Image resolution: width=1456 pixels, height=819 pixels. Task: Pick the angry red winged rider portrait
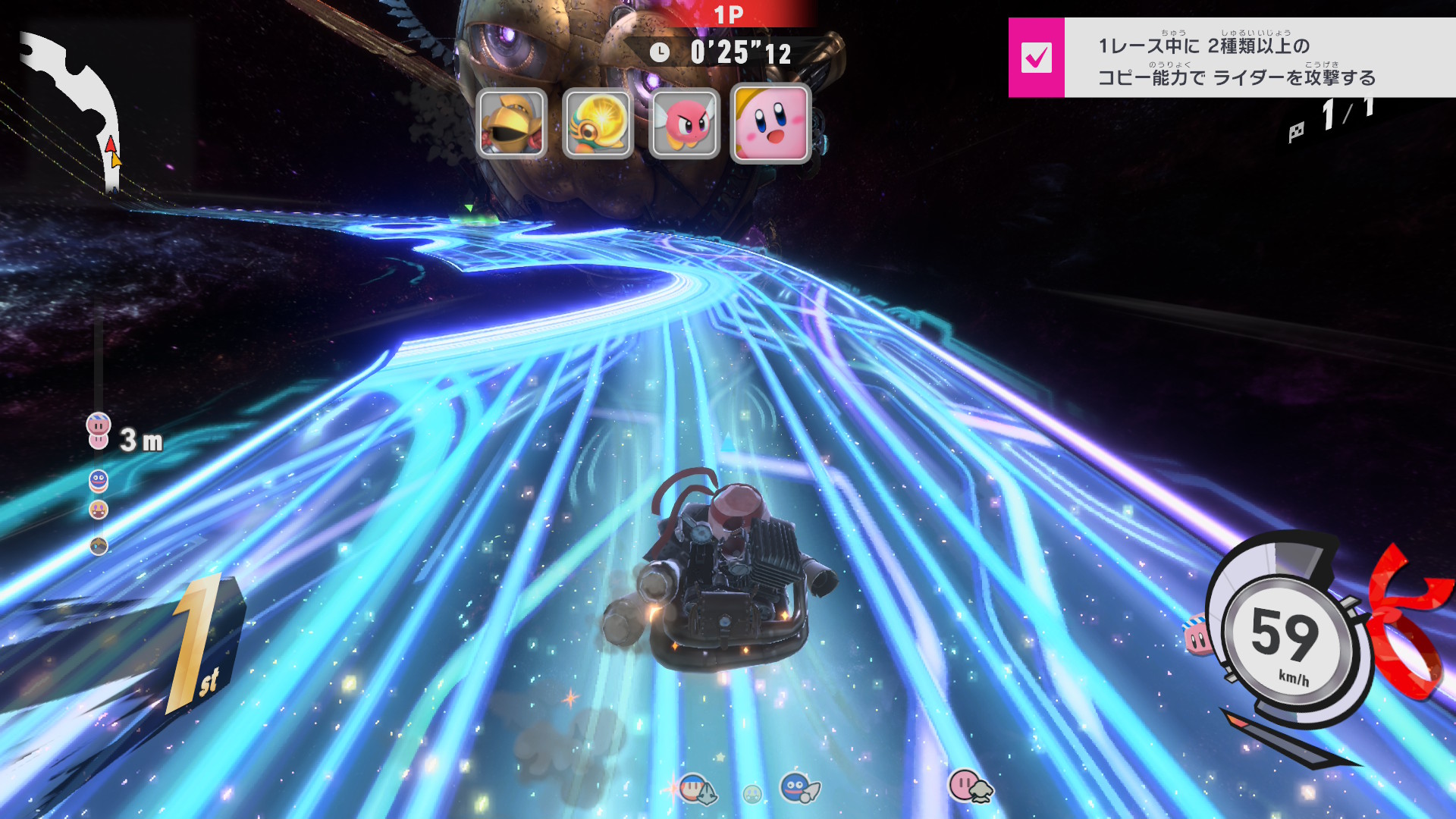click(x=684, y=124)
